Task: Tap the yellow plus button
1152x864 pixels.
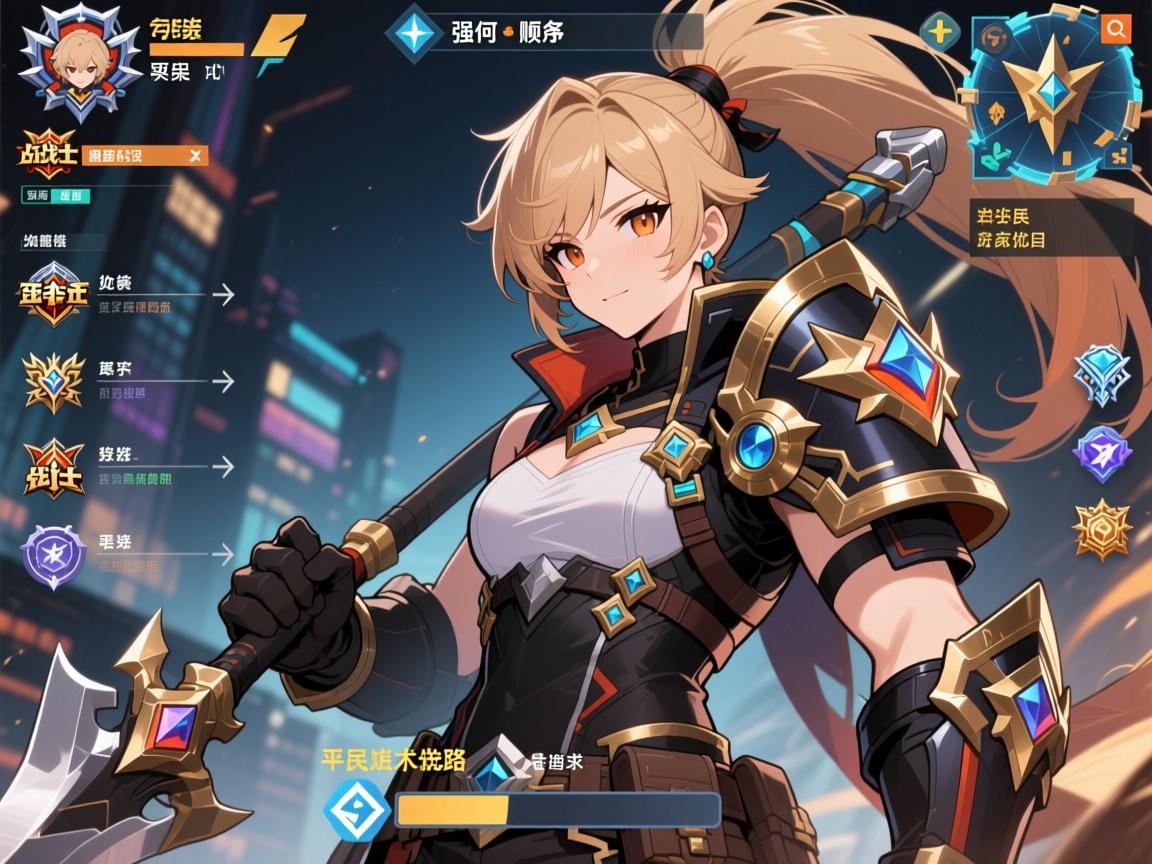Action: (x=940, y=31)
